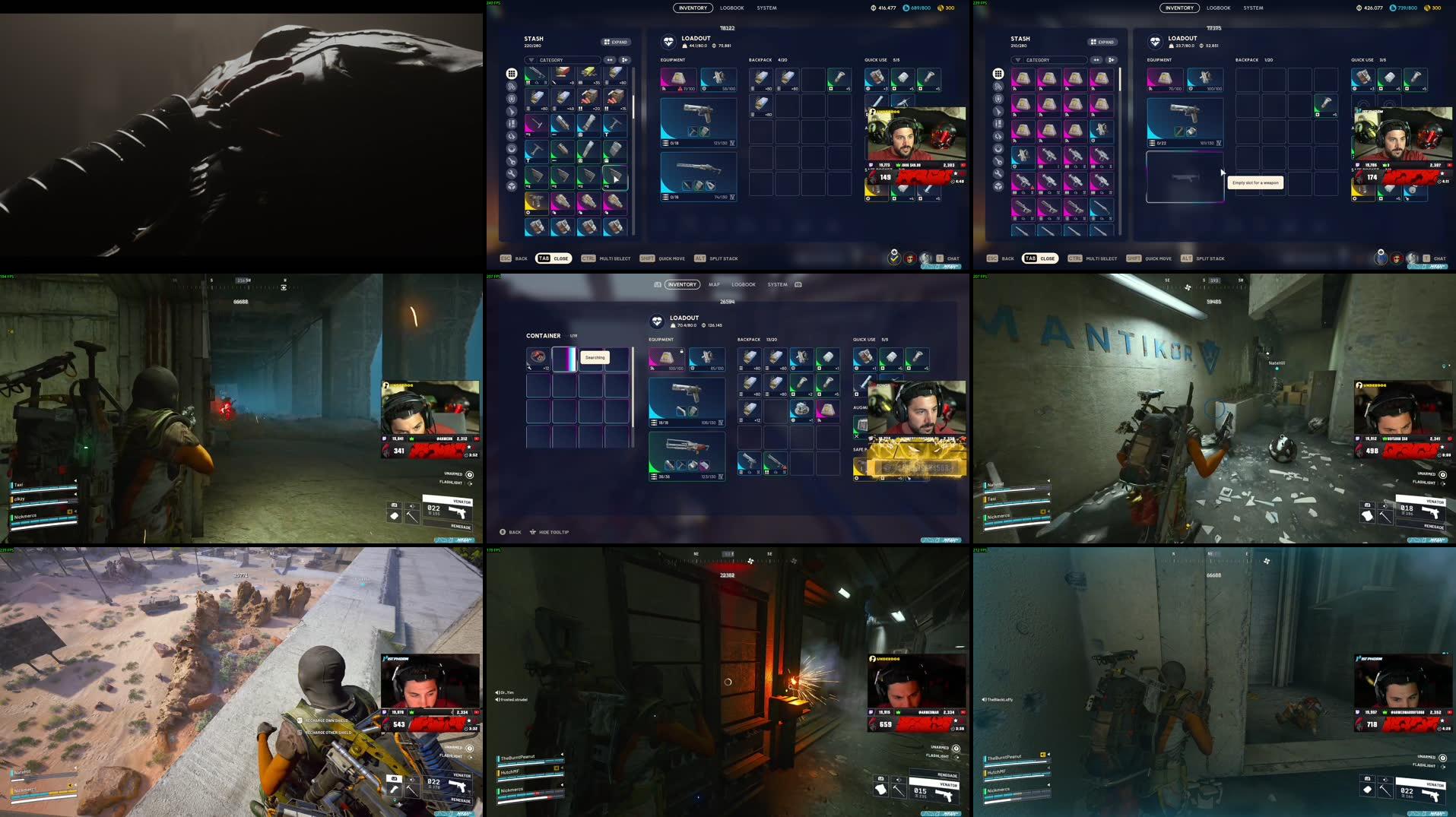Viewport: 1456px width, 817px height.
Task: Expand the stash grid using the Expand control
Action: tap(616, 42)
